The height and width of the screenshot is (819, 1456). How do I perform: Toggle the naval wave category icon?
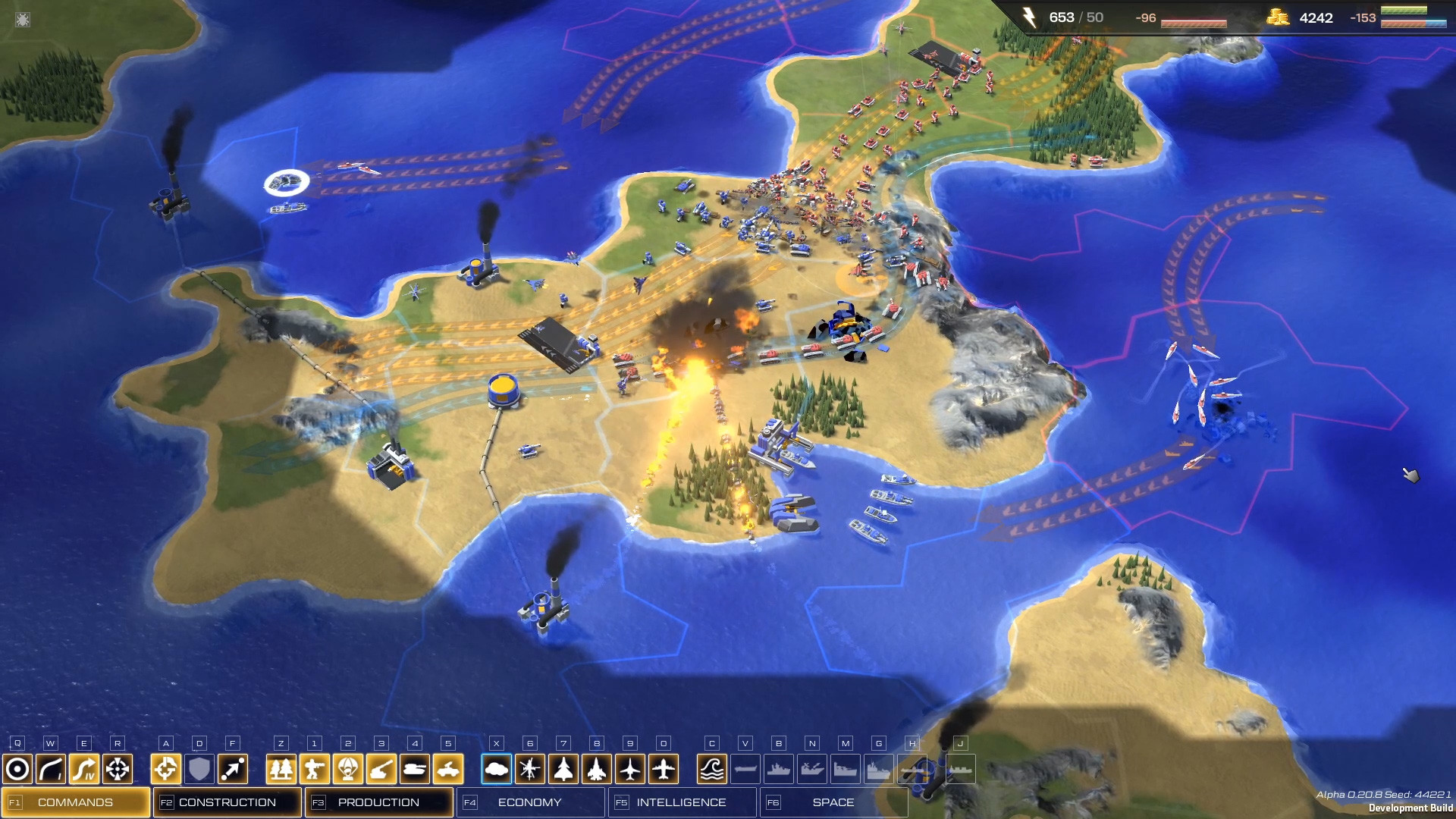[x=711, y=769]
